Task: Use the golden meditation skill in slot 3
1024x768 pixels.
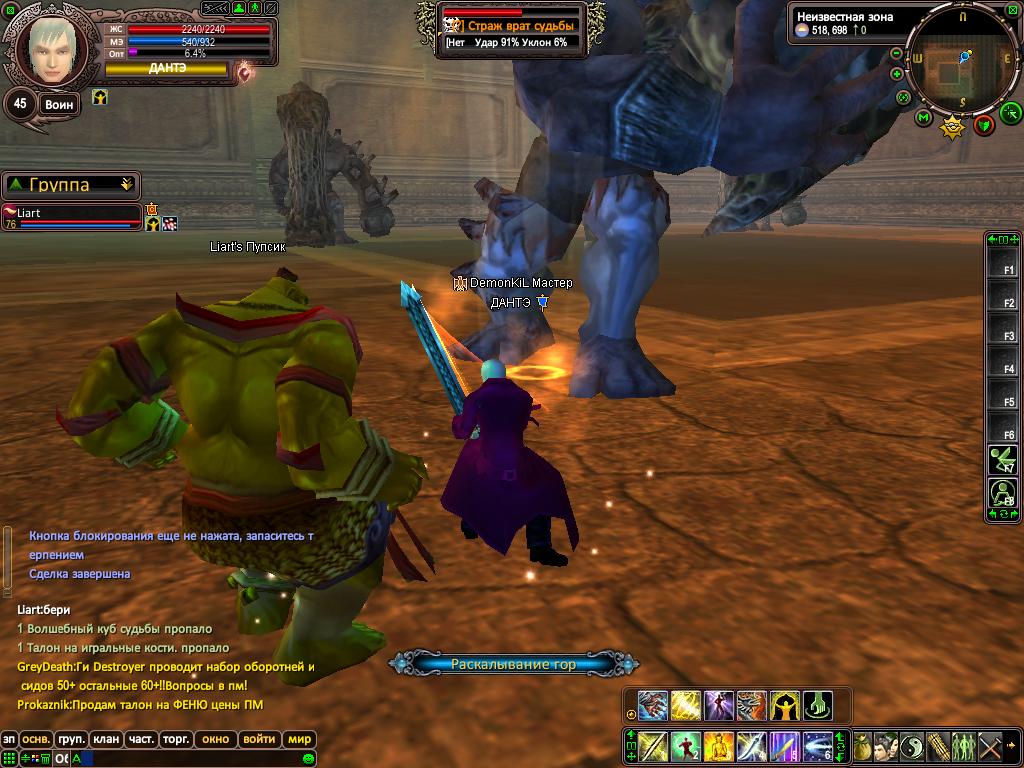Action: point(718,746)
